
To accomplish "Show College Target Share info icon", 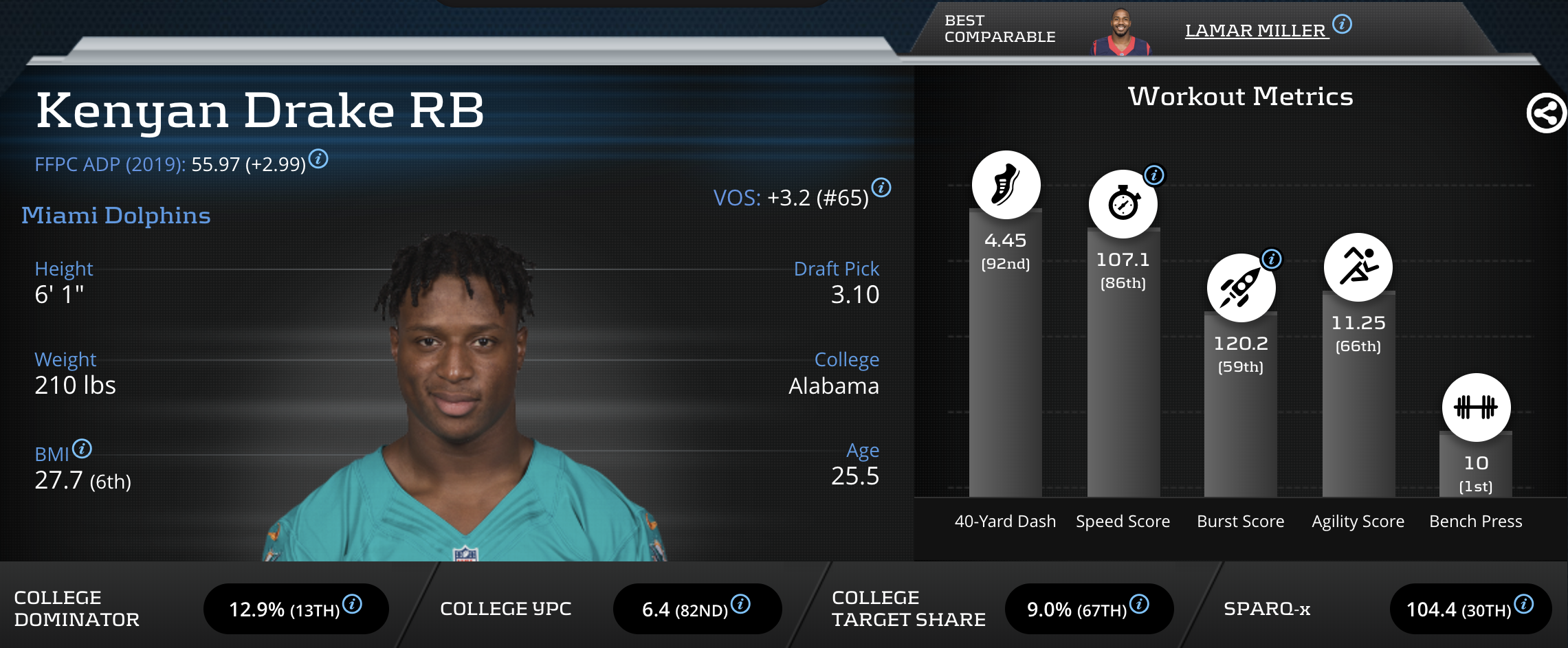I will coord(1139,604).
